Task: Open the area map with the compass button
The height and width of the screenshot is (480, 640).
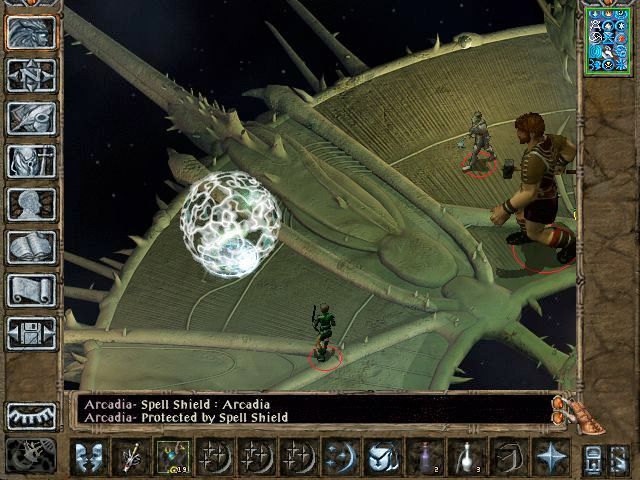Action: coord(31,75)
